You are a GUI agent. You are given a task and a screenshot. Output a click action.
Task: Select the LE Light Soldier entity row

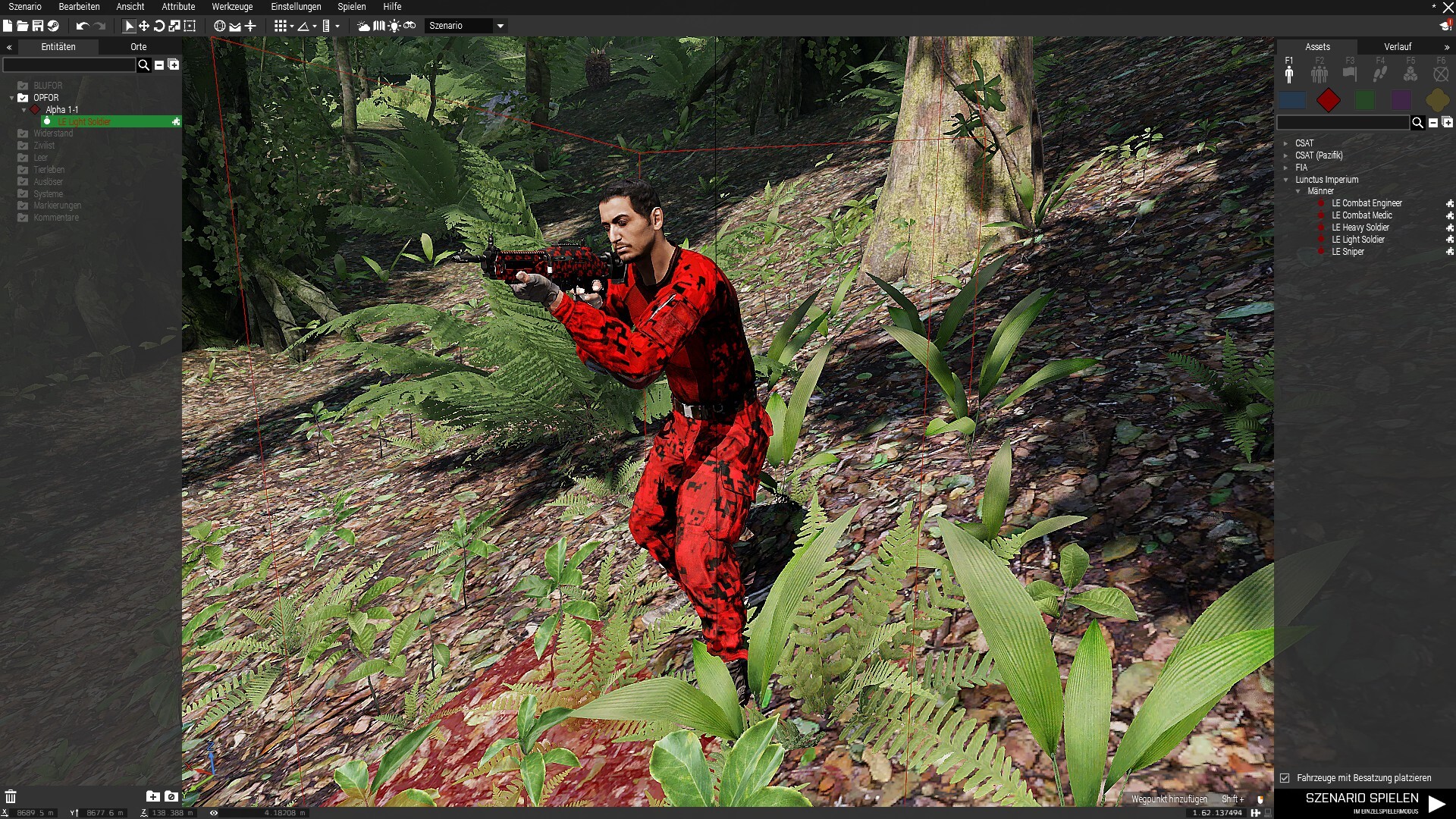point(85,122)
